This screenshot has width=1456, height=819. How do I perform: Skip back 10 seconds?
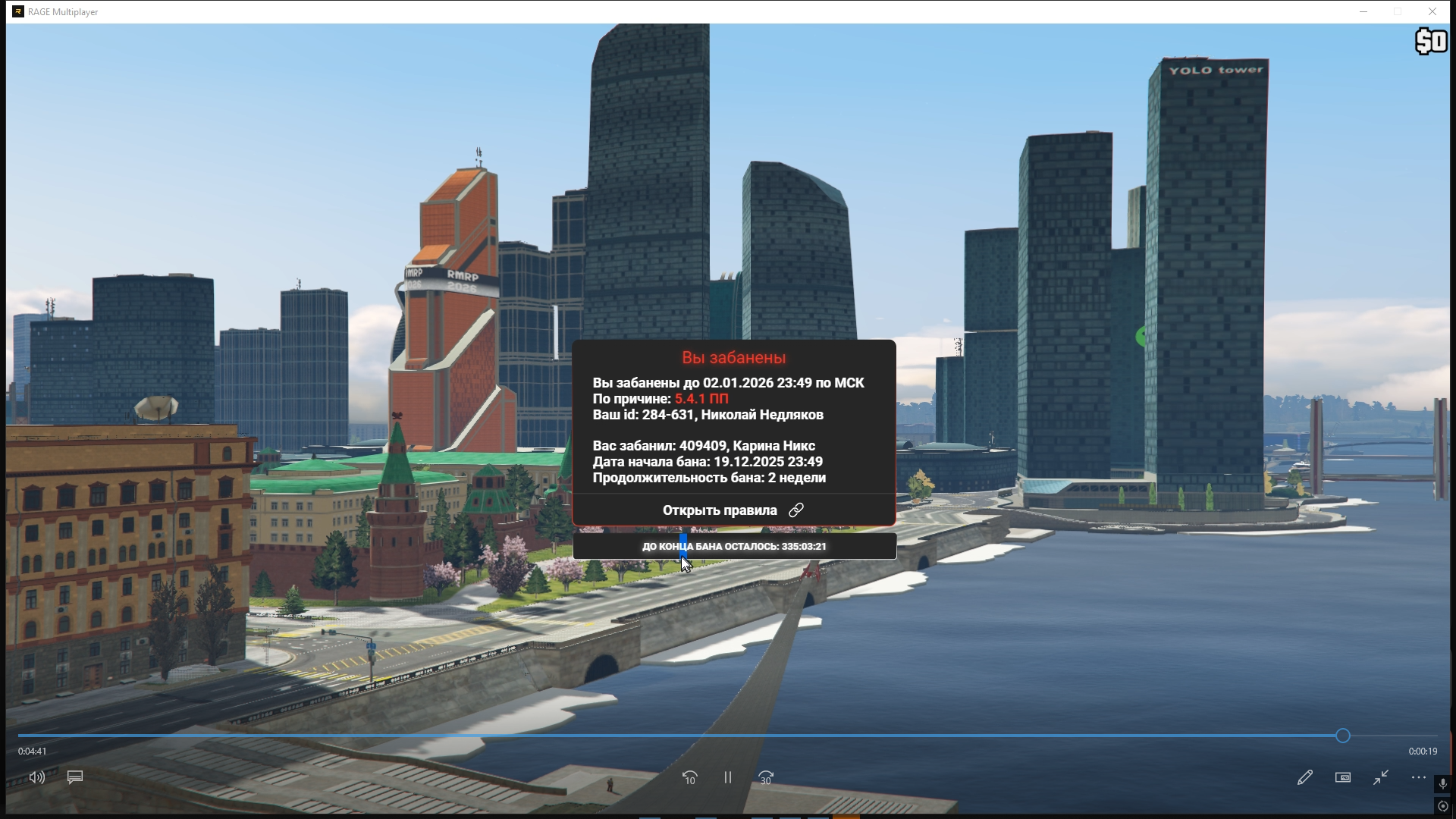689,777
